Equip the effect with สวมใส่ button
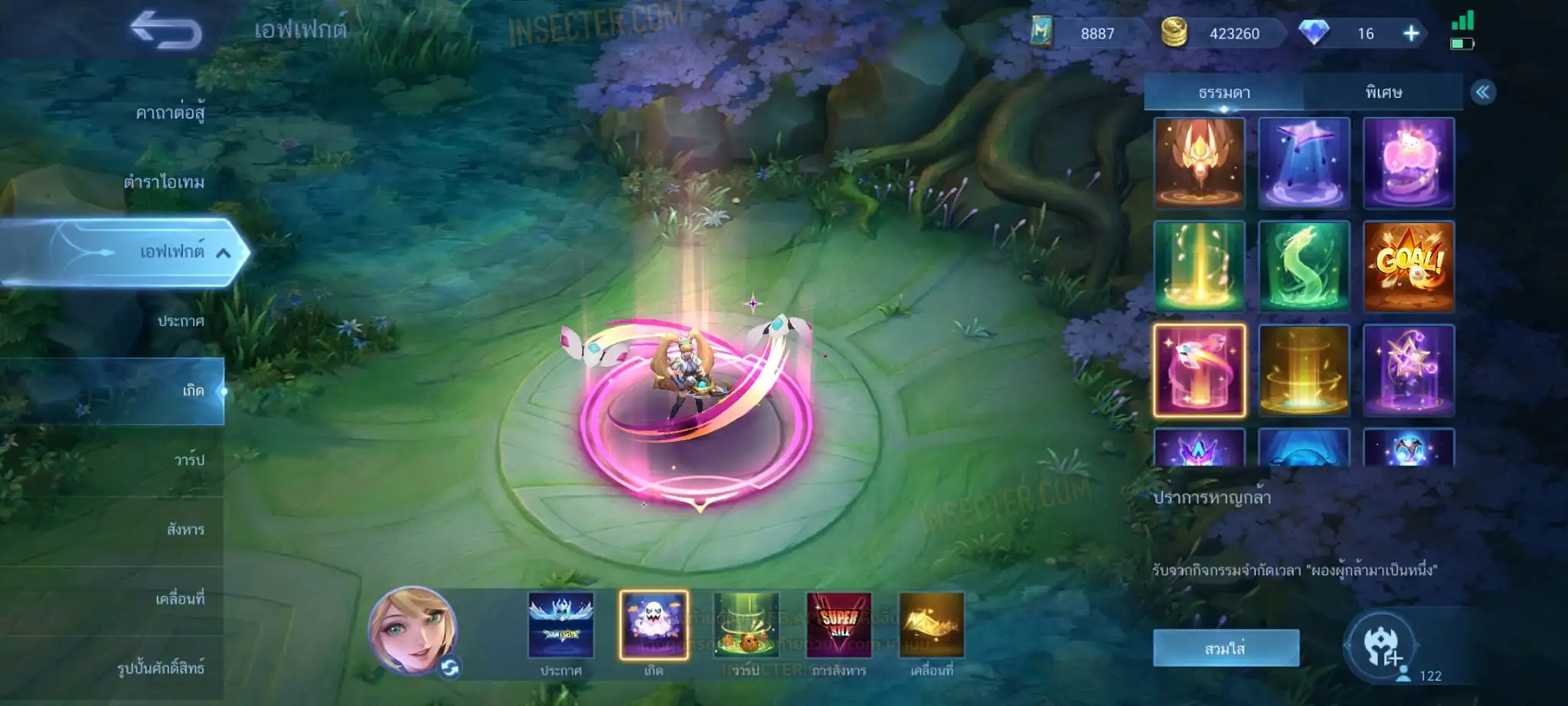The height and width of the screenshot is (706, 1568). 1225,648
